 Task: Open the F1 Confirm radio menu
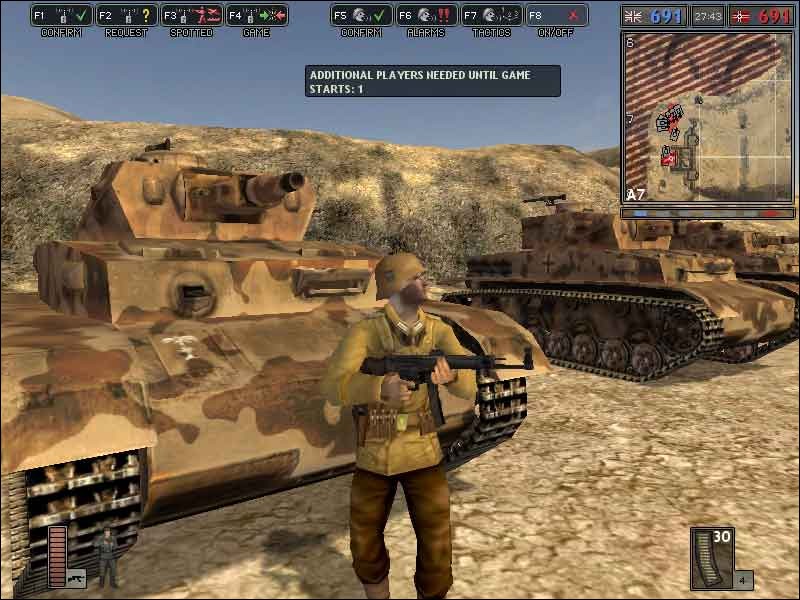click(62, 16)
